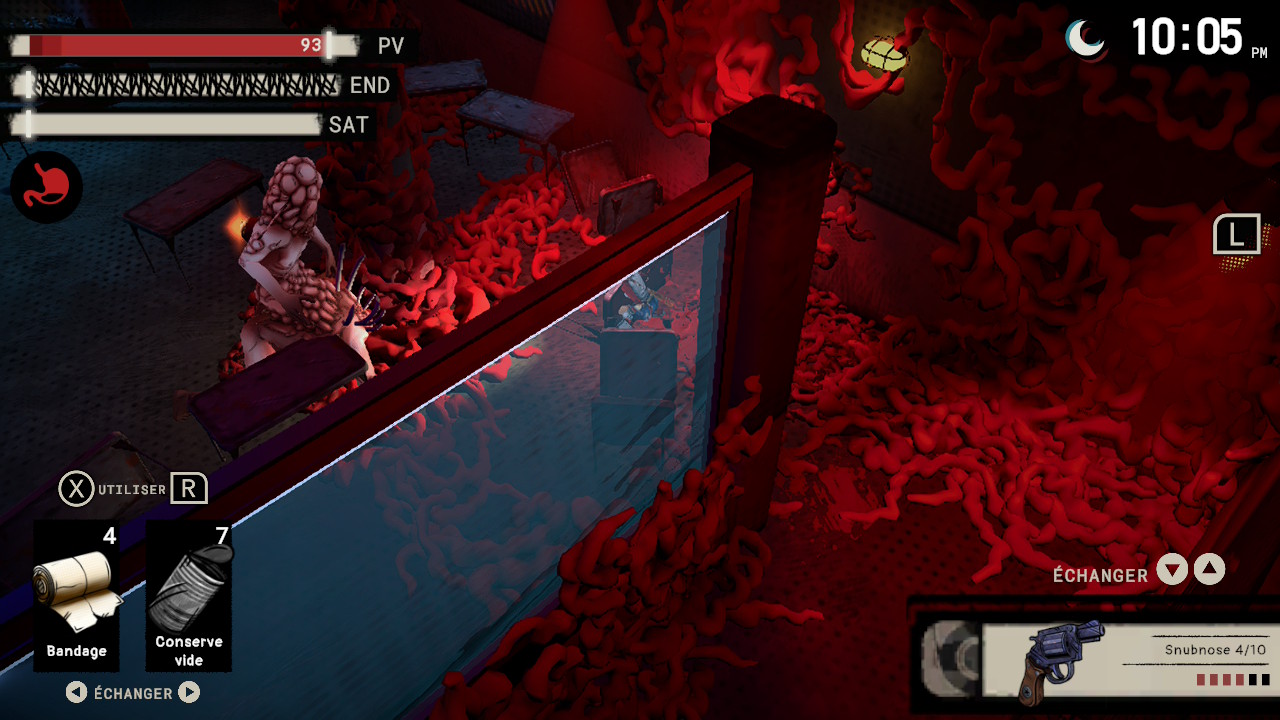The height and width of the screenshot is (720, 1280).
Task: Cycle items with the left Échanger arrow
Action: click(76, 692)
